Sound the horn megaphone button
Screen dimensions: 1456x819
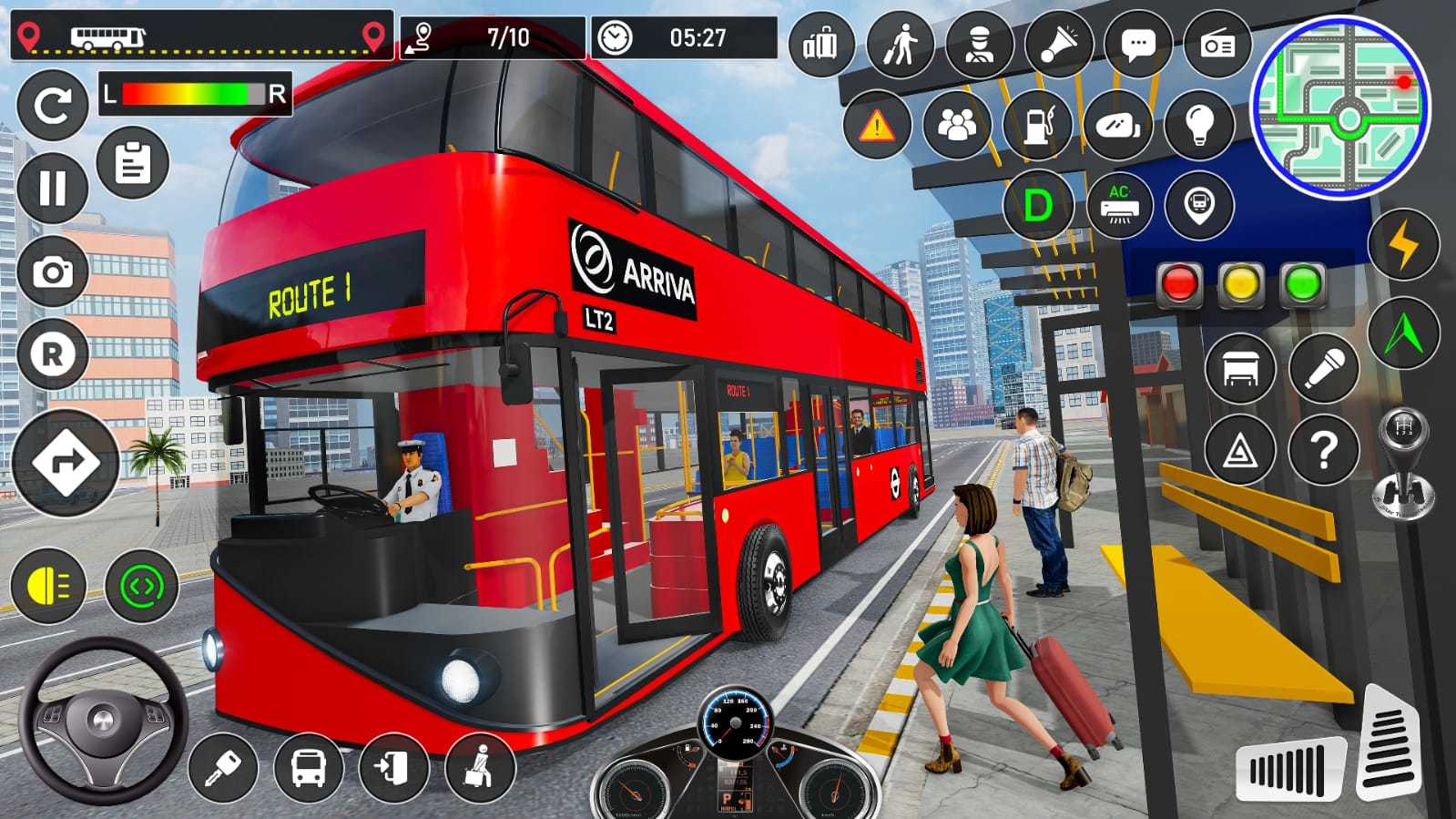coord(1059,44)
